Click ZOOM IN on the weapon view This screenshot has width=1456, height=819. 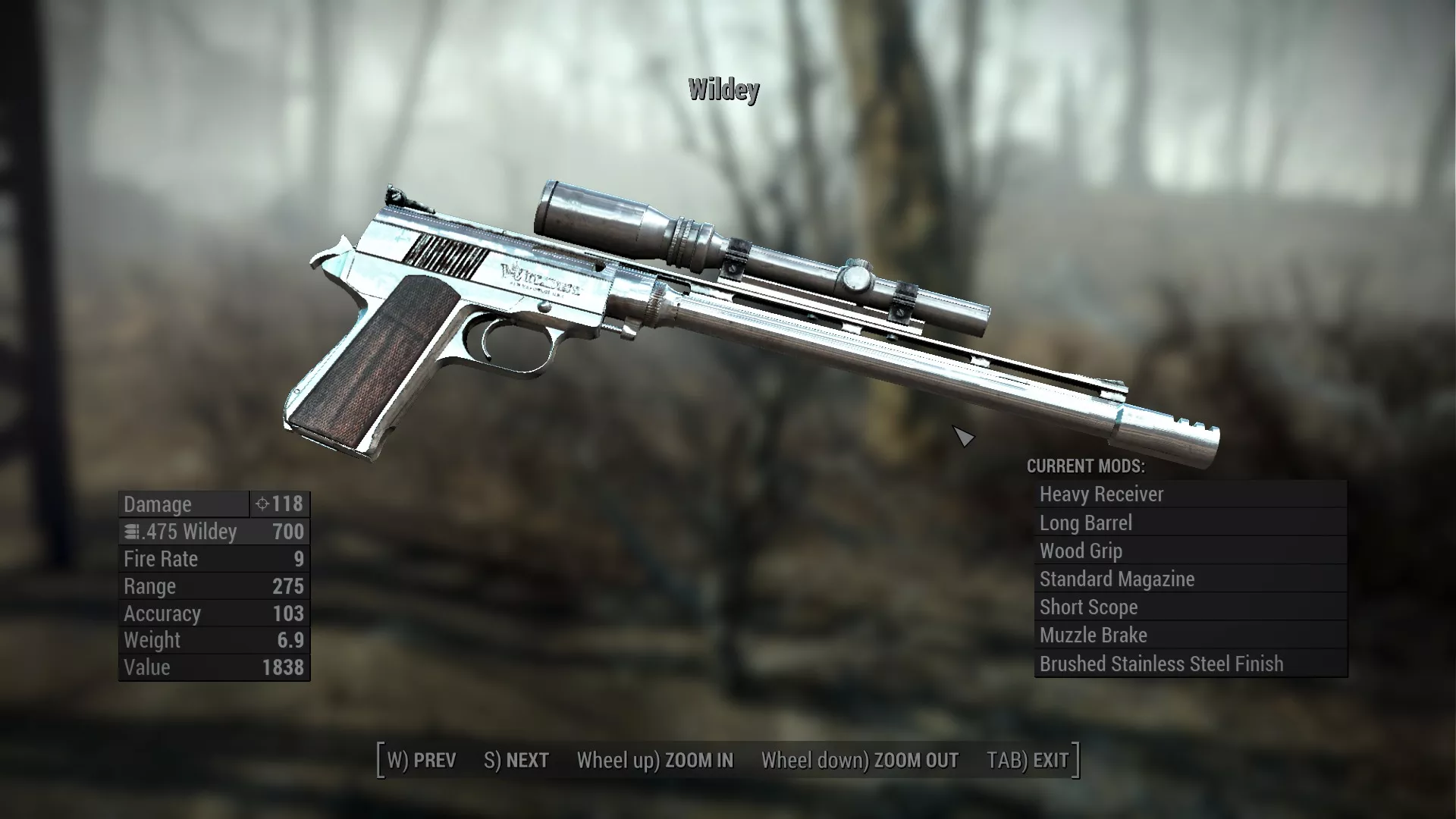[x=655, y=760]
